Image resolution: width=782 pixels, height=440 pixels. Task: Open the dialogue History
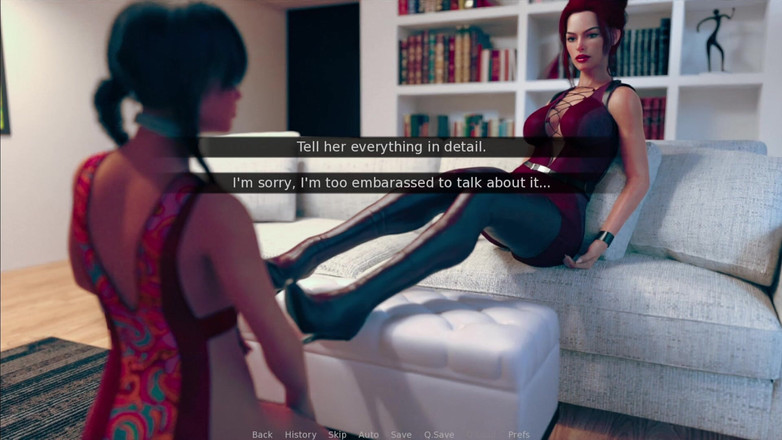tap(300, 434)
